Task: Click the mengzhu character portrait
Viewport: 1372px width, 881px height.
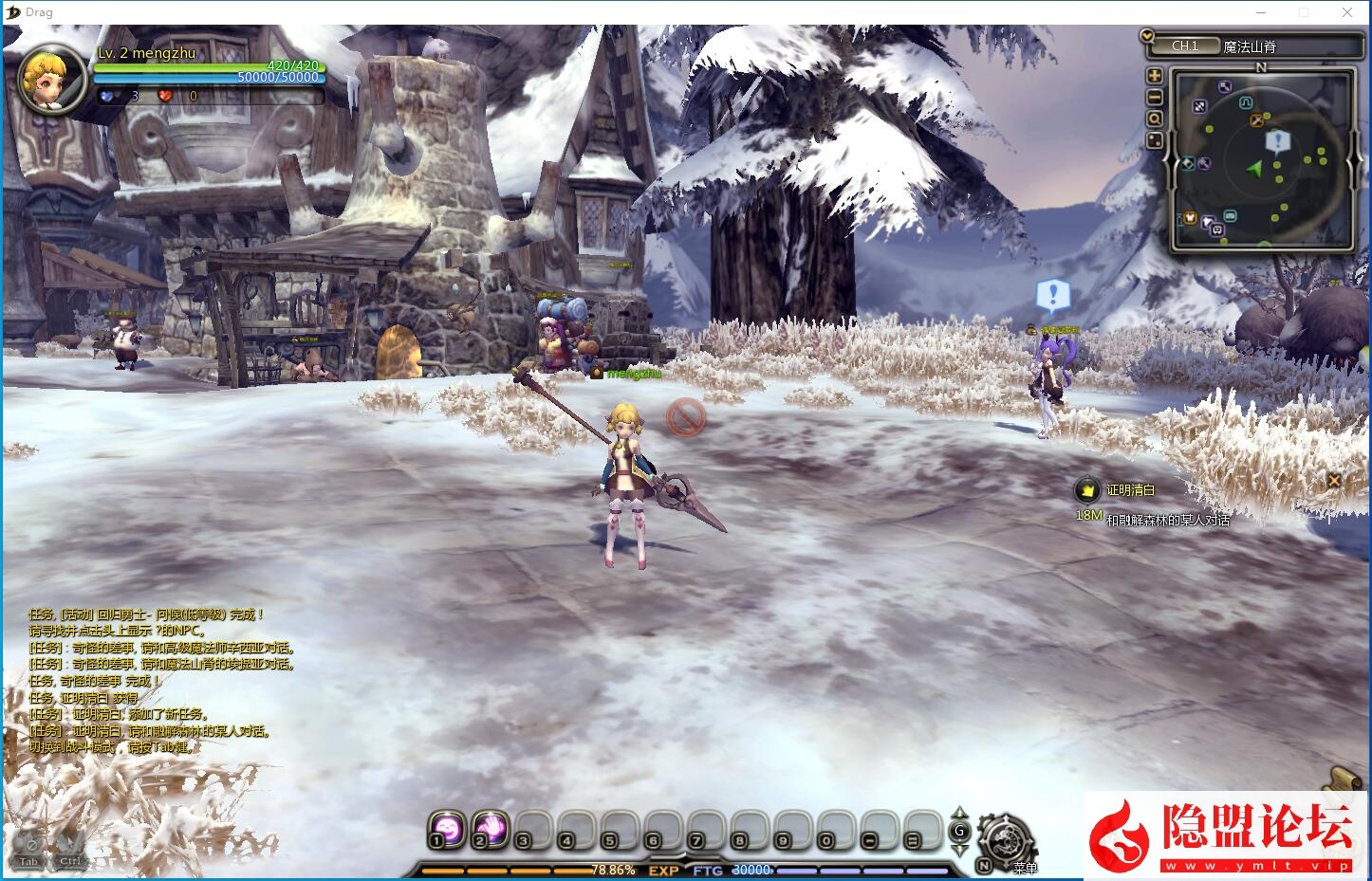Action: click(x=52, y=79)
